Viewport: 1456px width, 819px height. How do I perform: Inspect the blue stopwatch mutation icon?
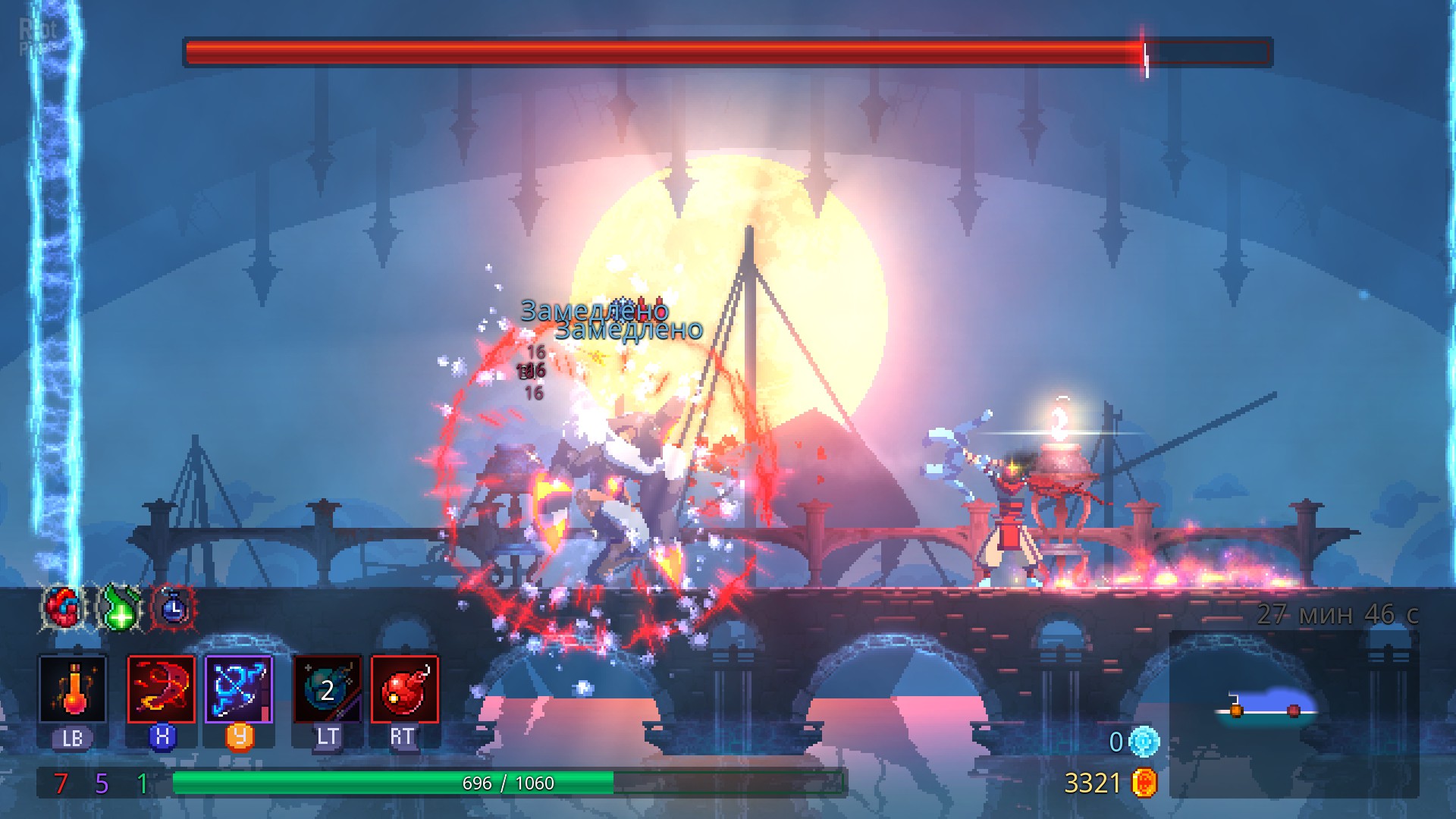click(174, 607)
